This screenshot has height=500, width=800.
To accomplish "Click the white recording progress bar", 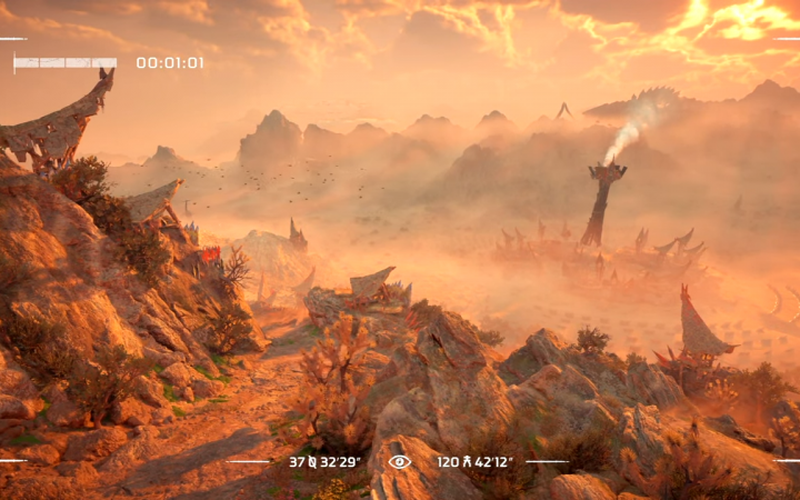I will click(x=66, y=63).
